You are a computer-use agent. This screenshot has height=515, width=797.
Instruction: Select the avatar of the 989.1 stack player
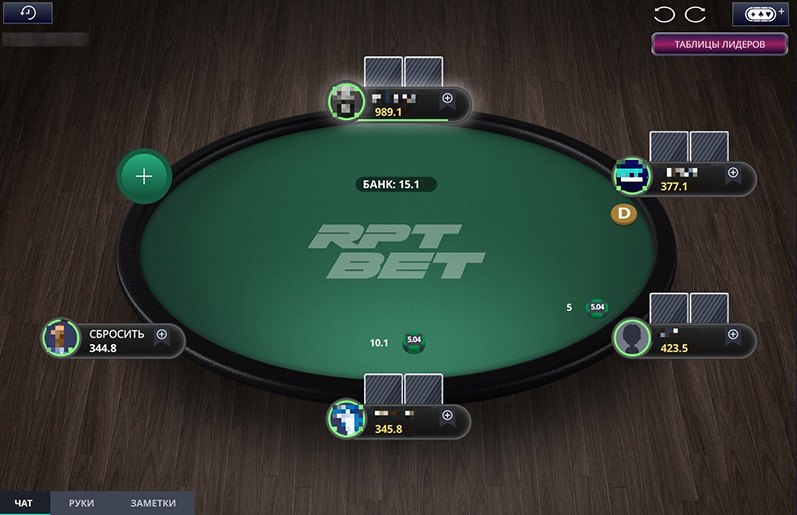tap(346, 101)
